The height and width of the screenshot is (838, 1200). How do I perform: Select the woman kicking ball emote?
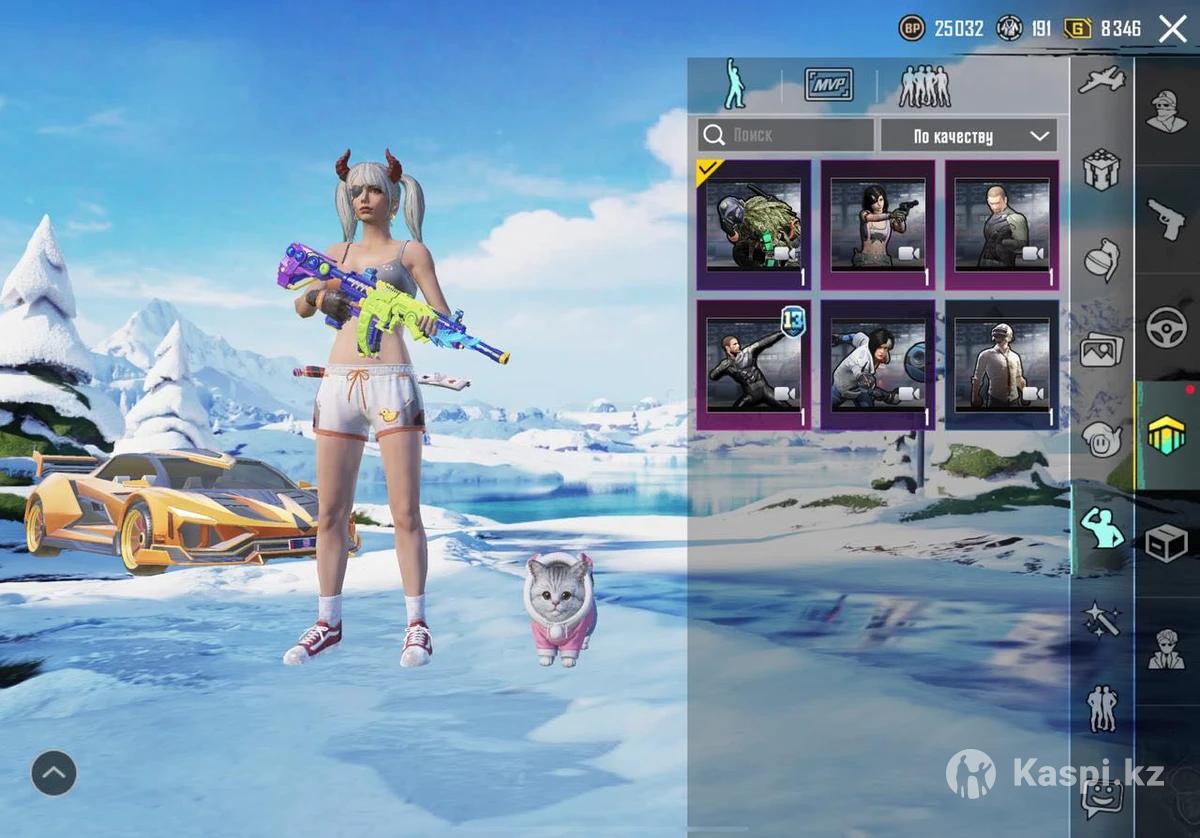click(878, 365)
